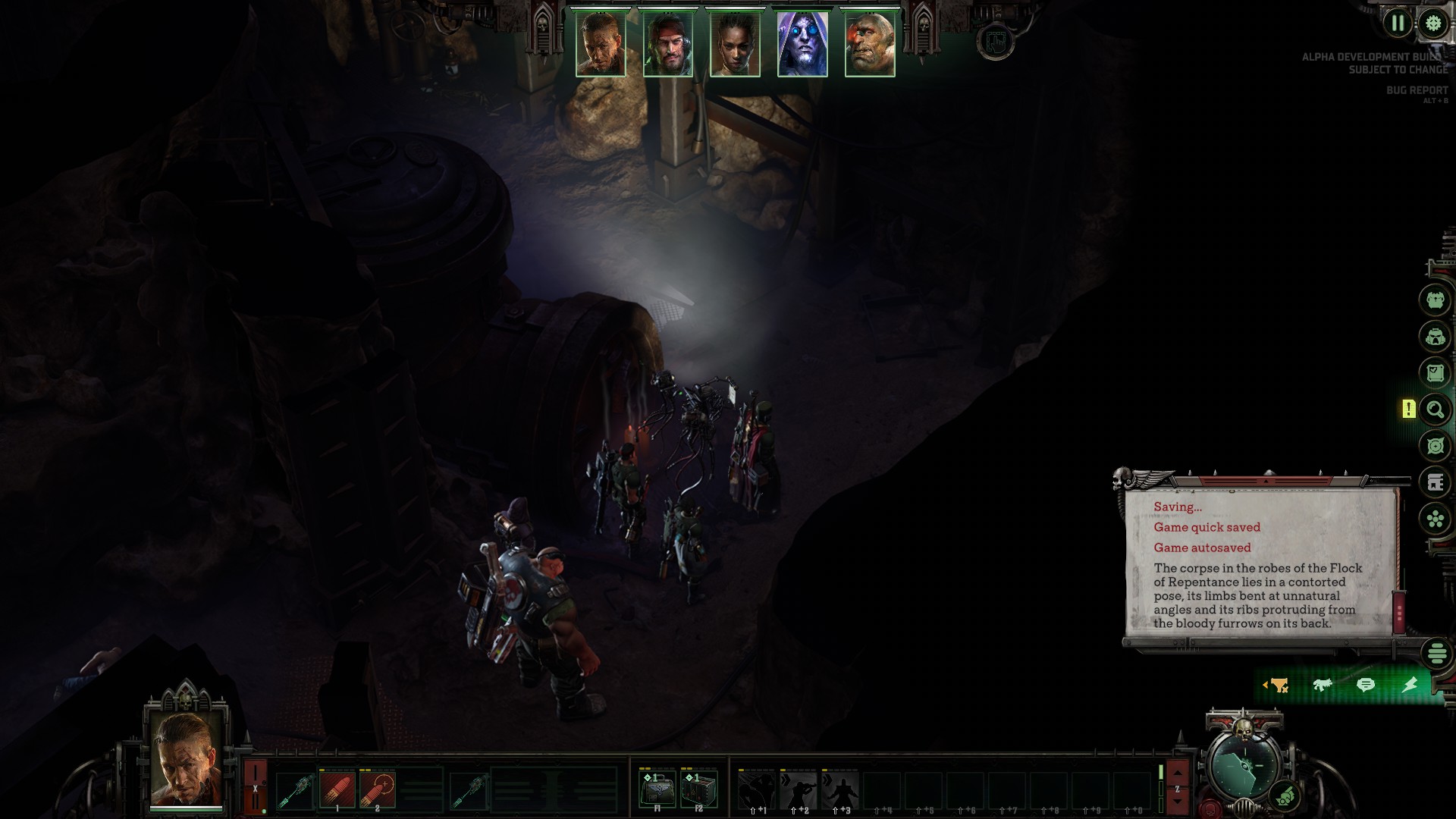Toggle the orange funnel message filter
The height and width of the screenshot is (819, 1456).
[x=1279, y=685]
